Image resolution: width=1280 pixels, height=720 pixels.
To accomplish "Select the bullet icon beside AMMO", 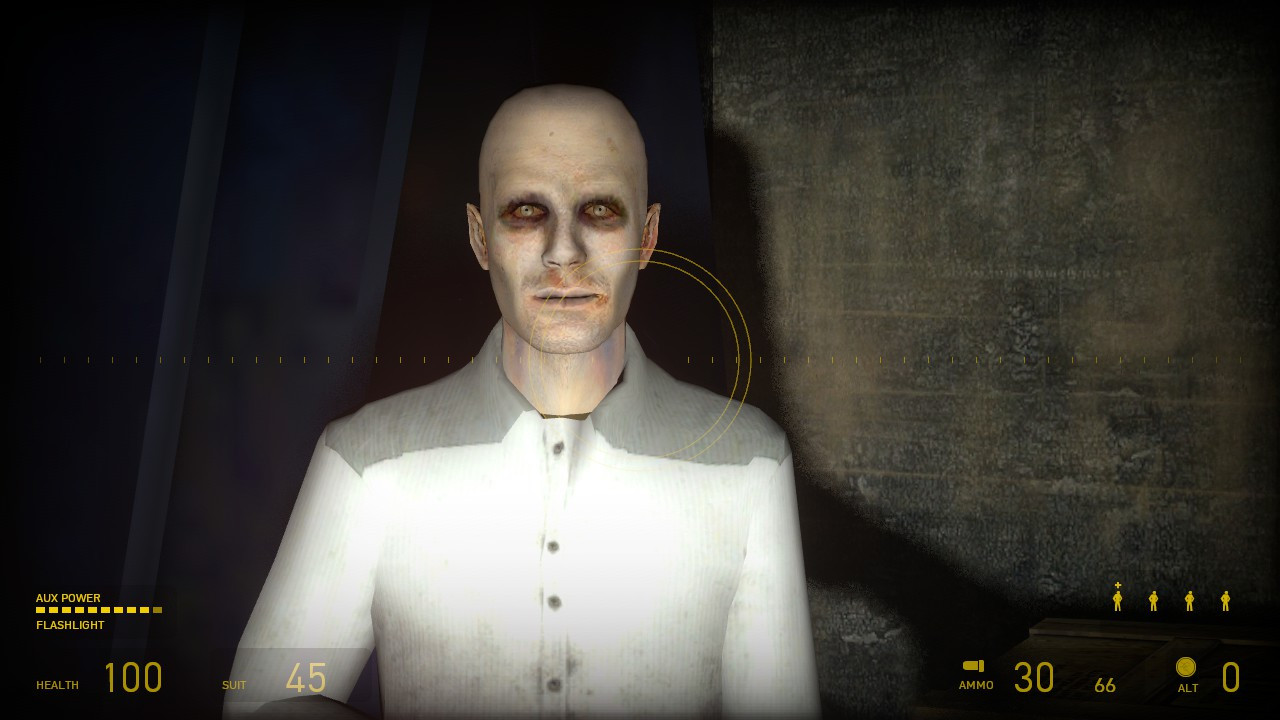I will coord(973,664).
